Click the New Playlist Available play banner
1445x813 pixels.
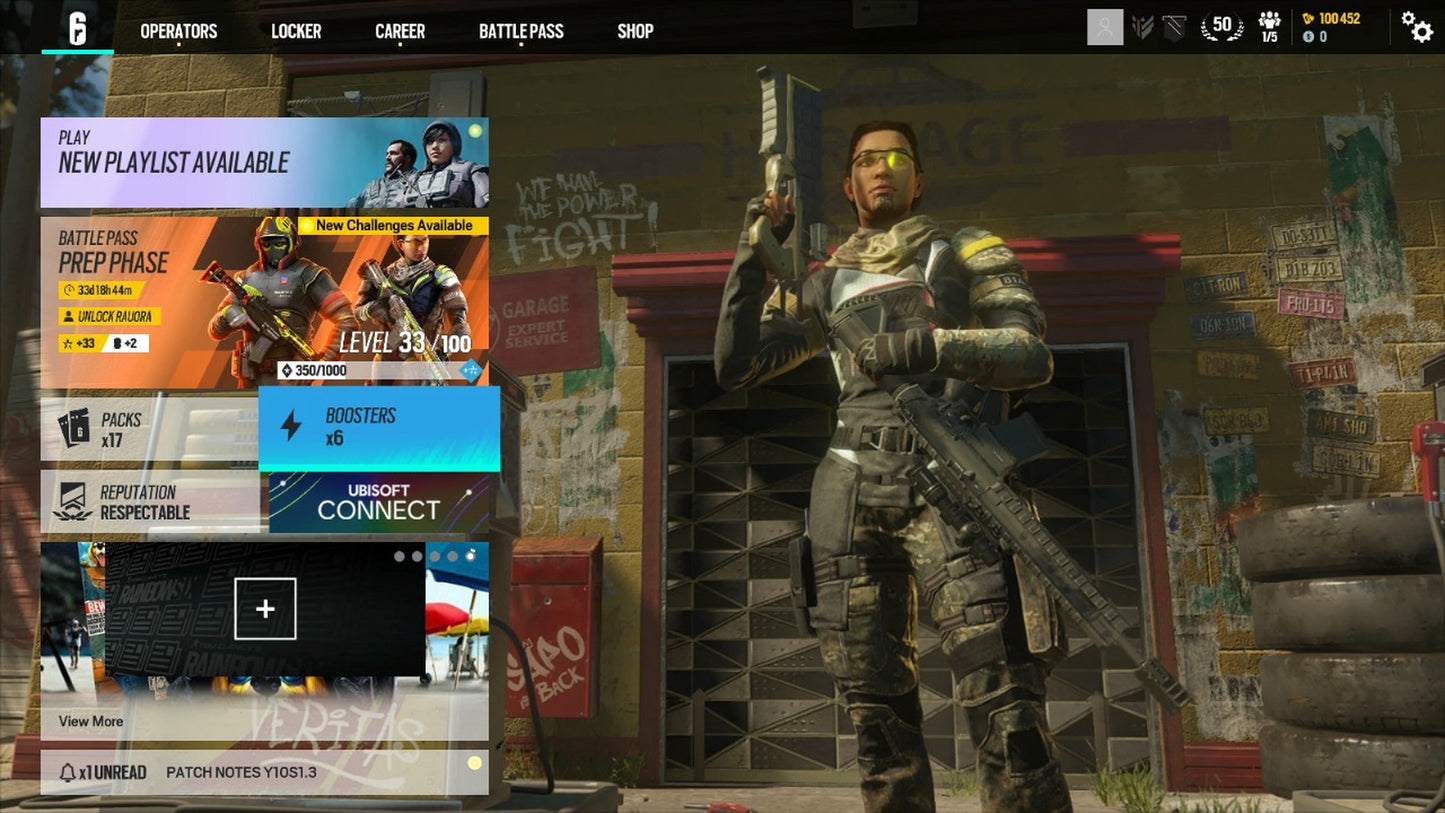pyautogui.click(x=263, y=161)
